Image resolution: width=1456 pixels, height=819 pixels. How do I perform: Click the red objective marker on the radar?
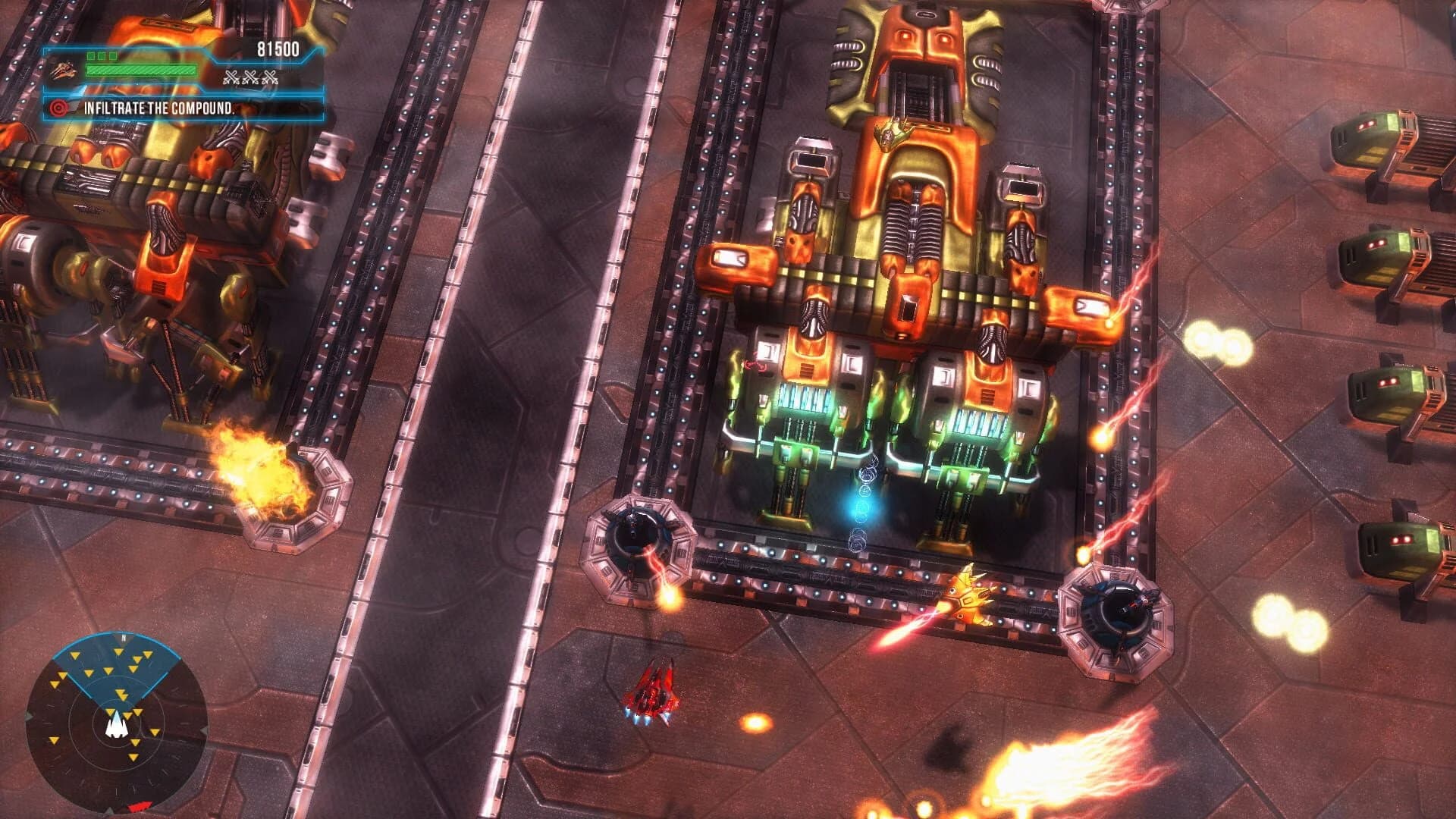[x=140, y=805]
